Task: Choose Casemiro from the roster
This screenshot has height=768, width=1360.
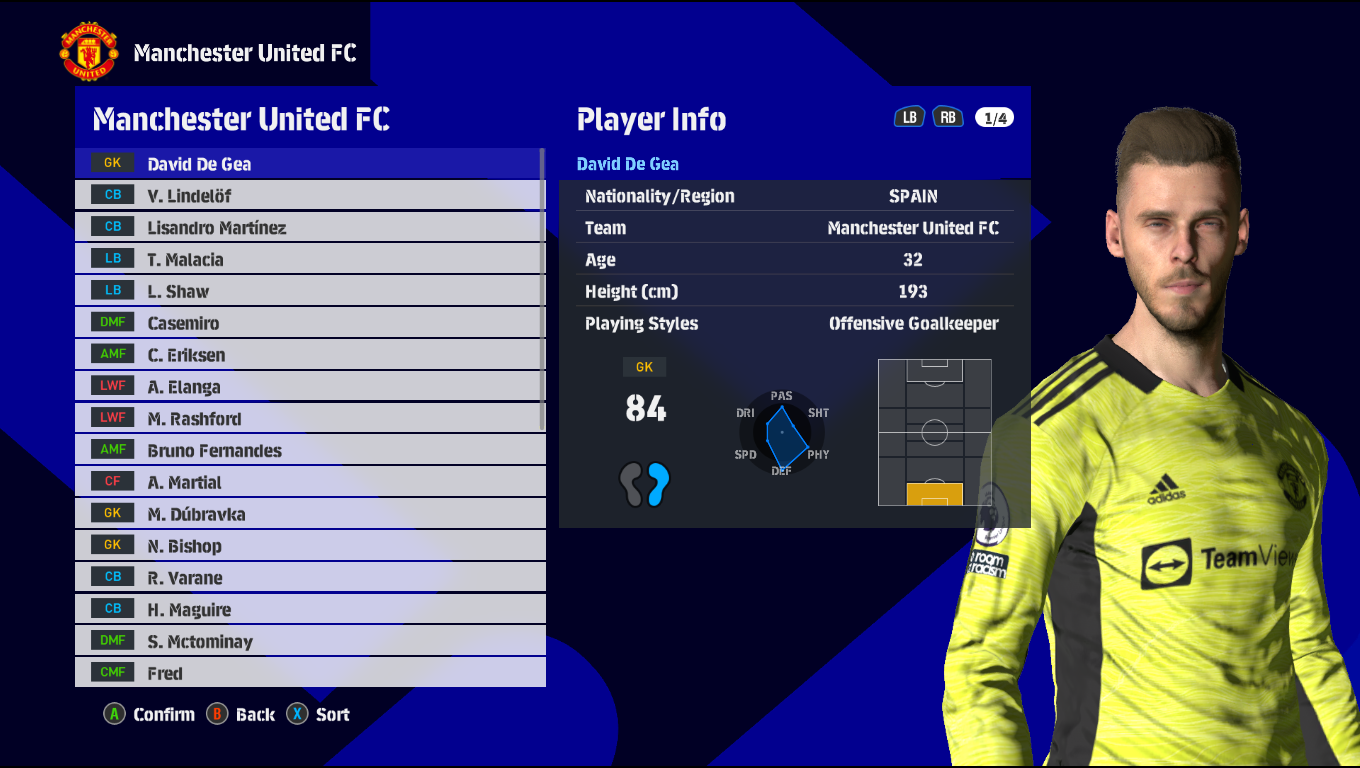Action: (310, 323)
